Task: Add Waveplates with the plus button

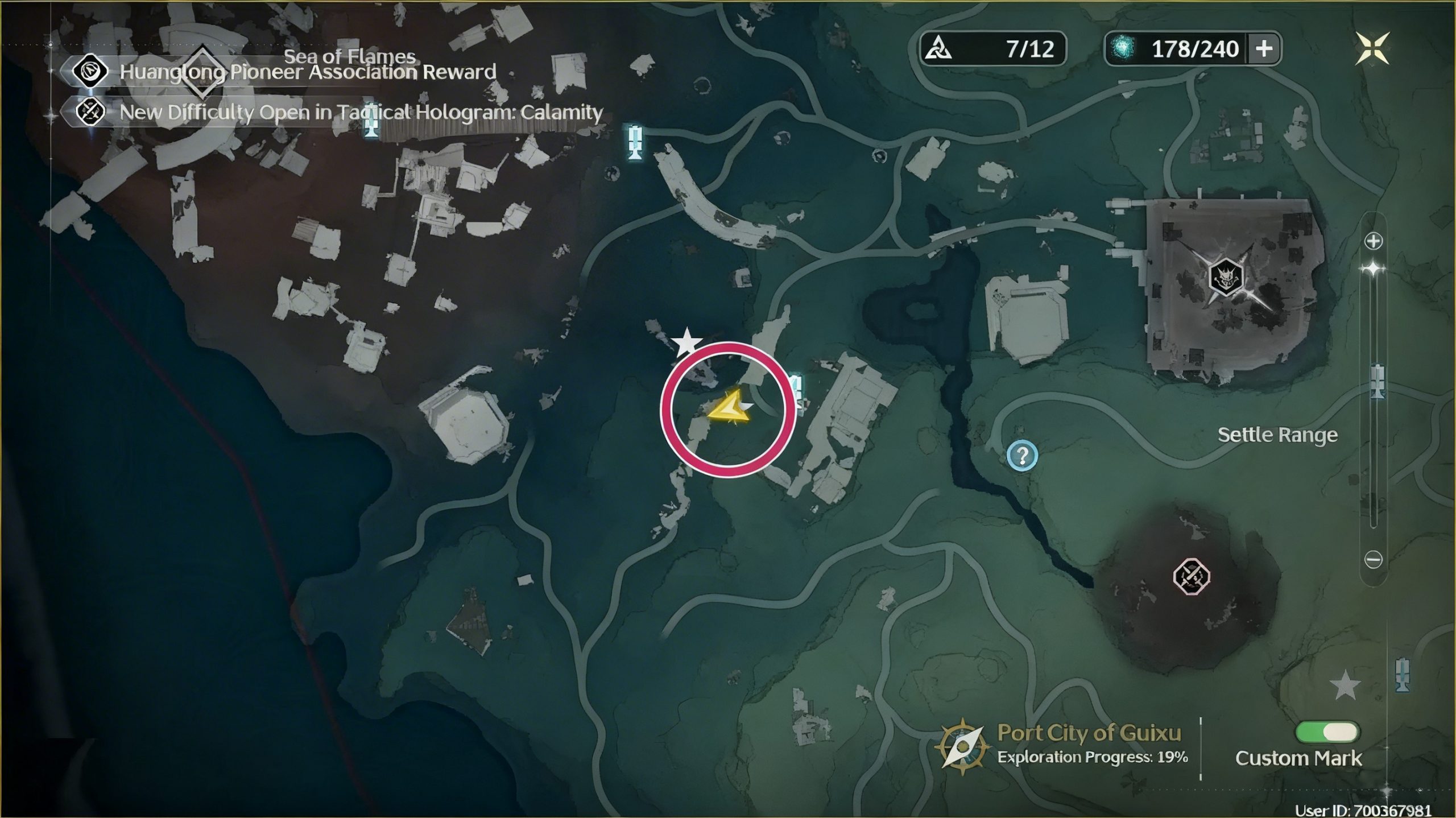Action: 1264,49
